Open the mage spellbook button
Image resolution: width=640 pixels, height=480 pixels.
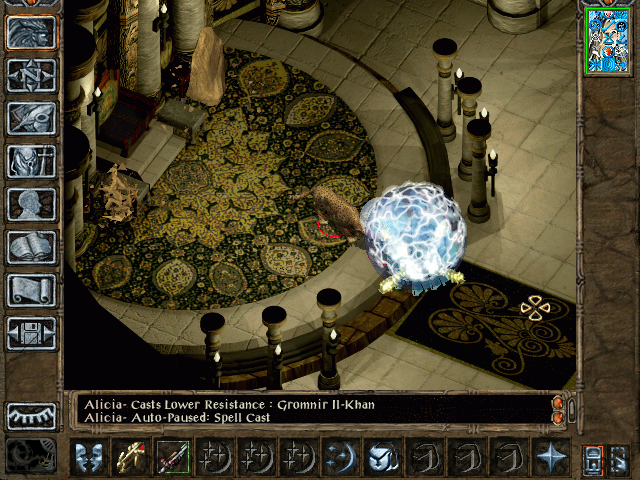(31, 247)
